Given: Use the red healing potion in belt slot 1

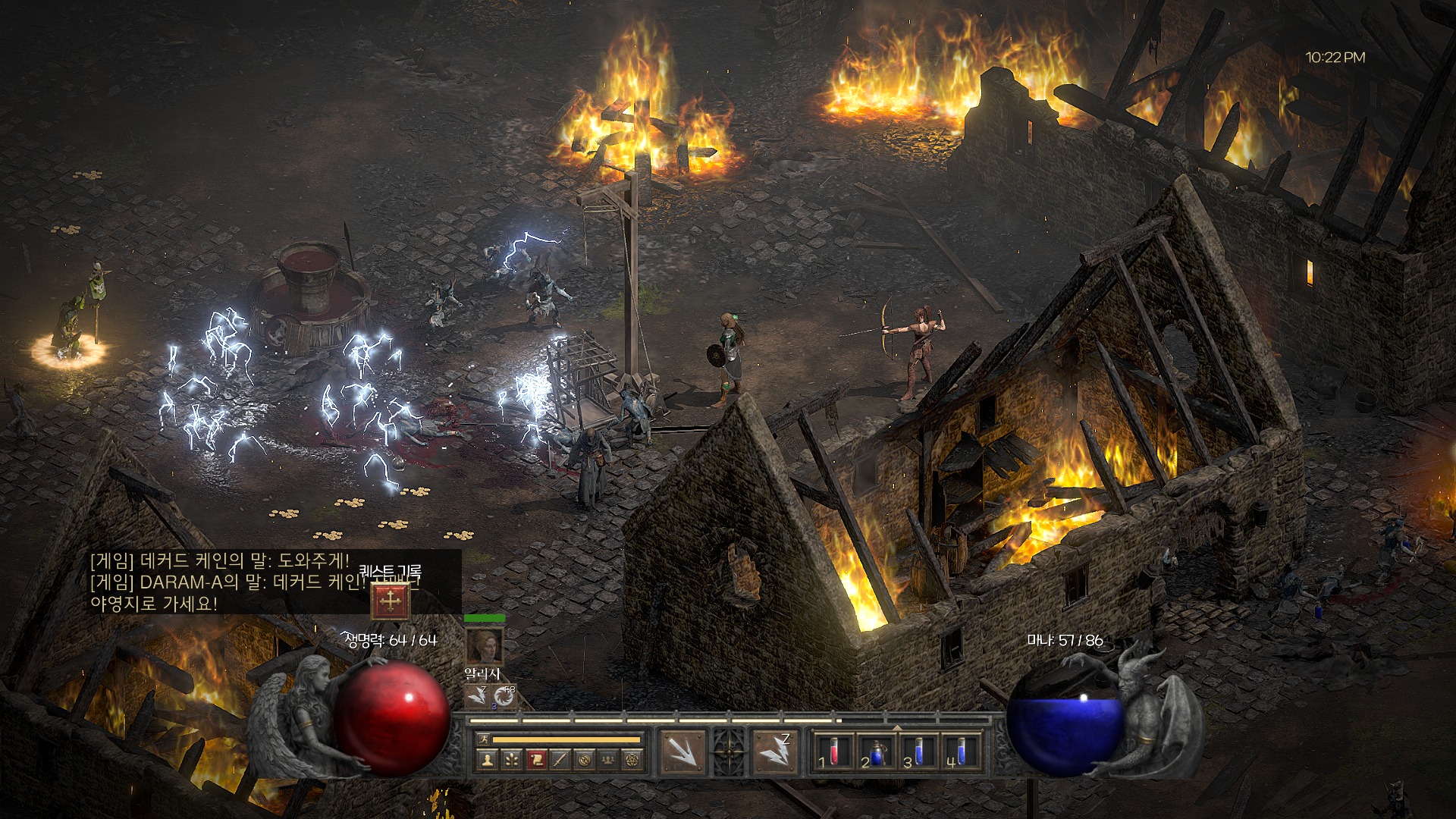Looking at the screenshot, I should [833, 752].
